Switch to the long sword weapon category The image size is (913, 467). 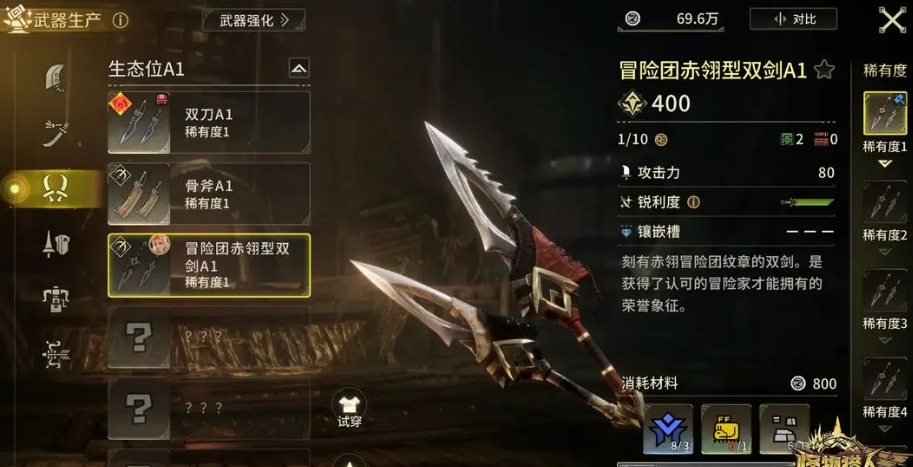pyautogui.click(x=56, y=132)
